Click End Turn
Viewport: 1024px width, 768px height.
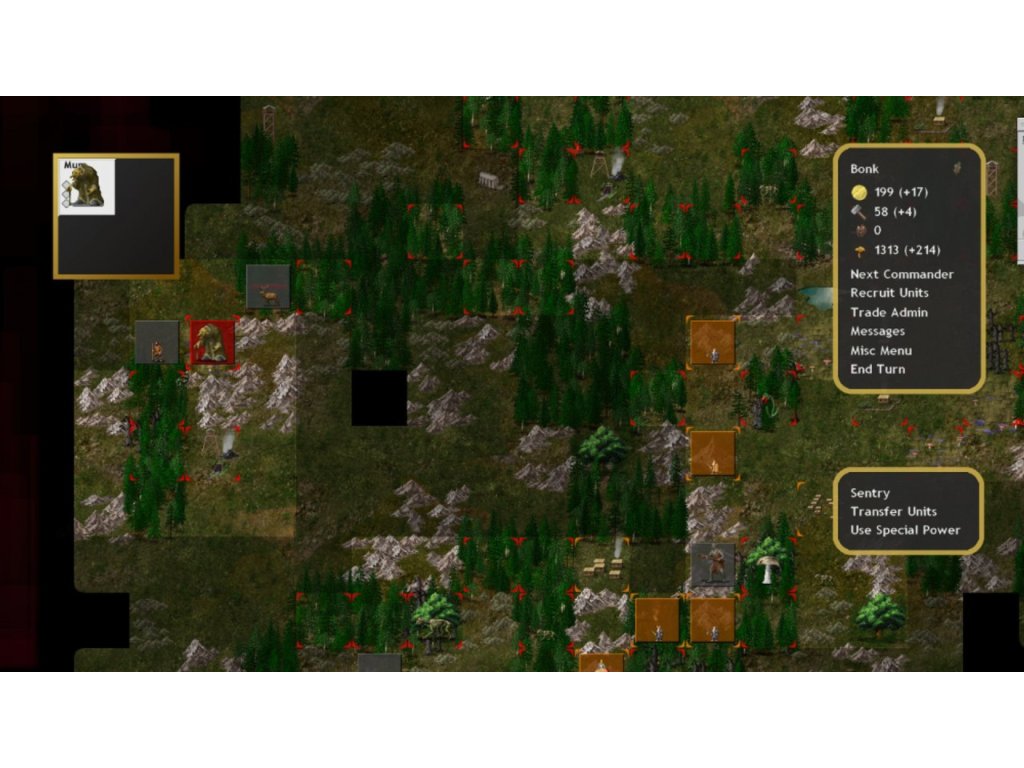pyautogui.click(x=877, y=369)
